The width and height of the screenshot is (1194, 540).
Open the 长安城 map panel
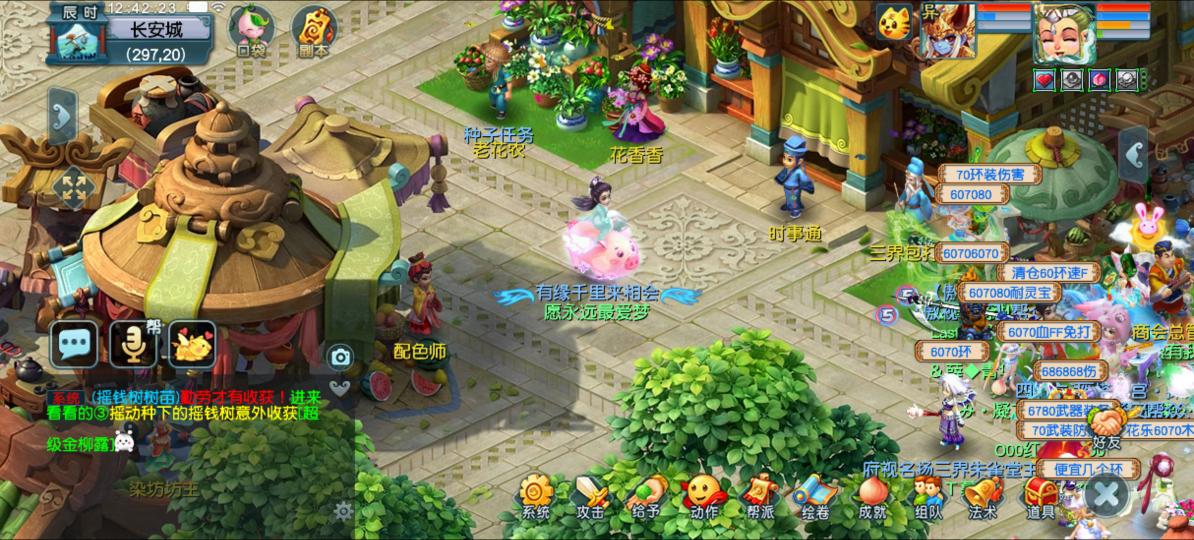coord(158,29)
